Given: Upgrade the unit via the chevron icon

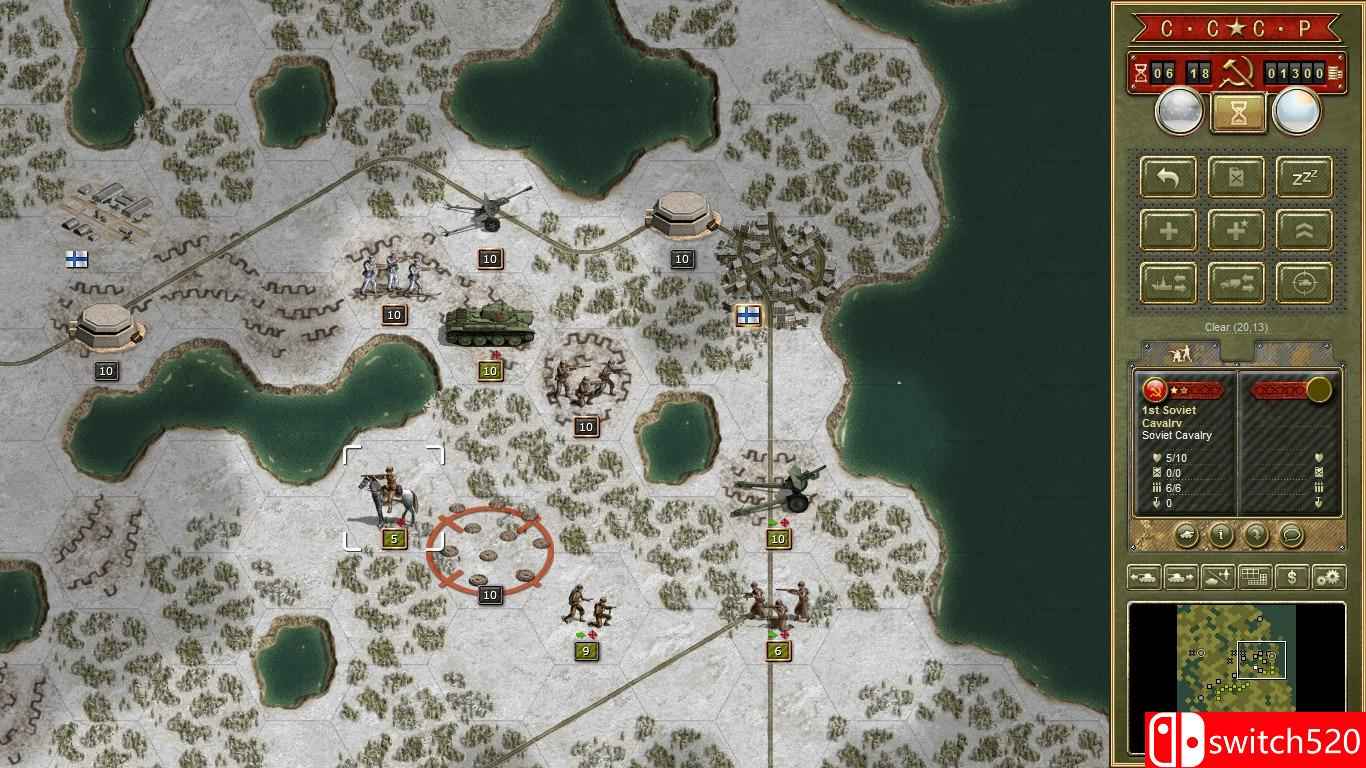Looking at the screenshot, I should pos(1306,230).
